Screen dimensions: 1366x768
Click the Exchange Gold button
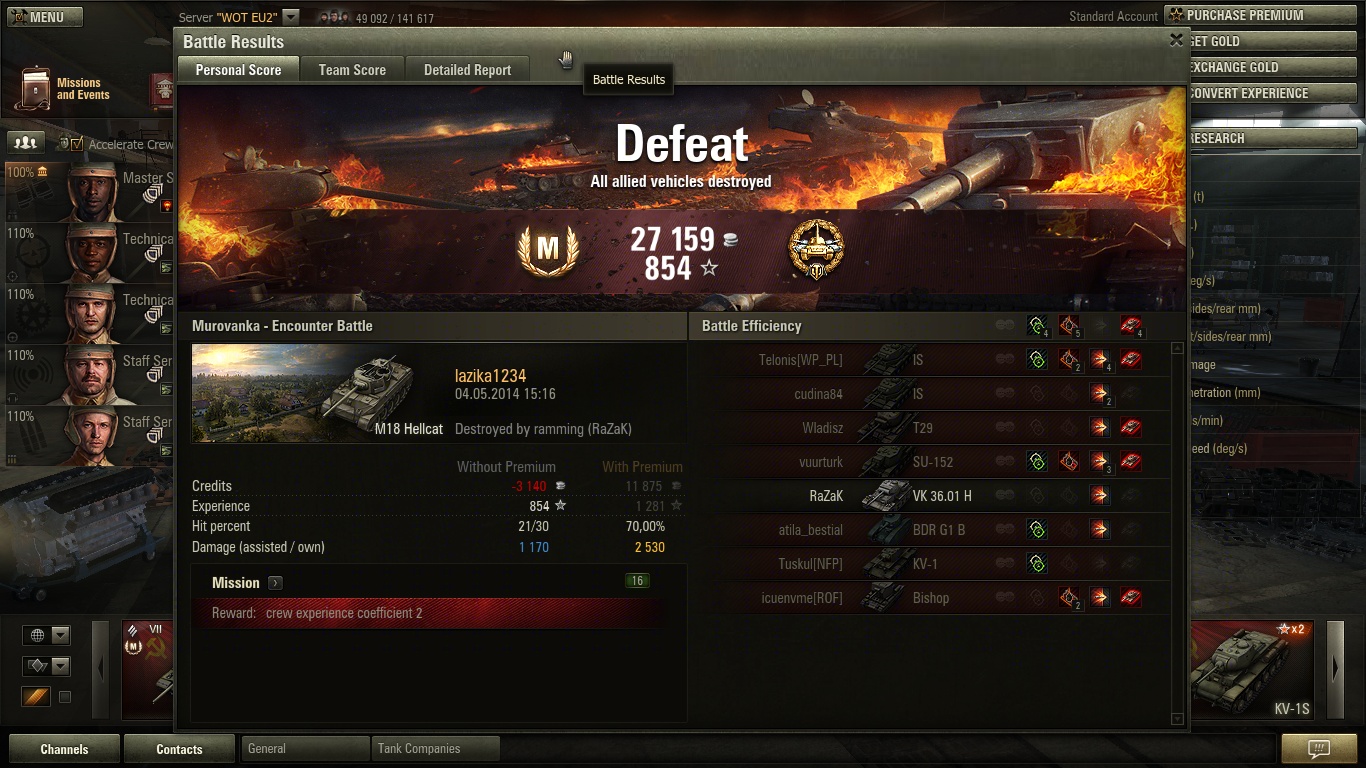coord(1270,67)
